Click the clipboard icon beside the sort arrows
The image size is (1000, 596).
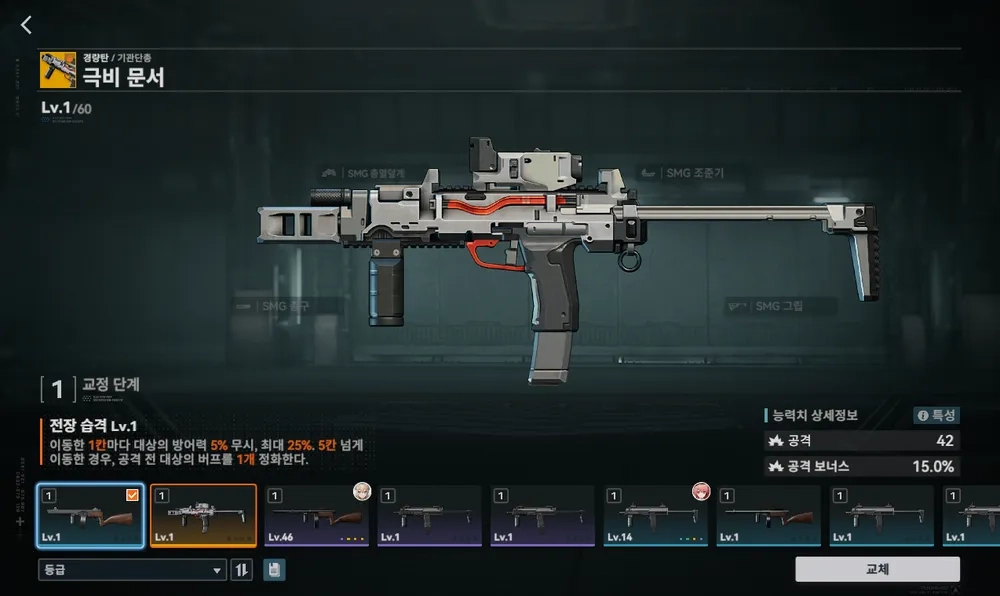coord(274,570)
